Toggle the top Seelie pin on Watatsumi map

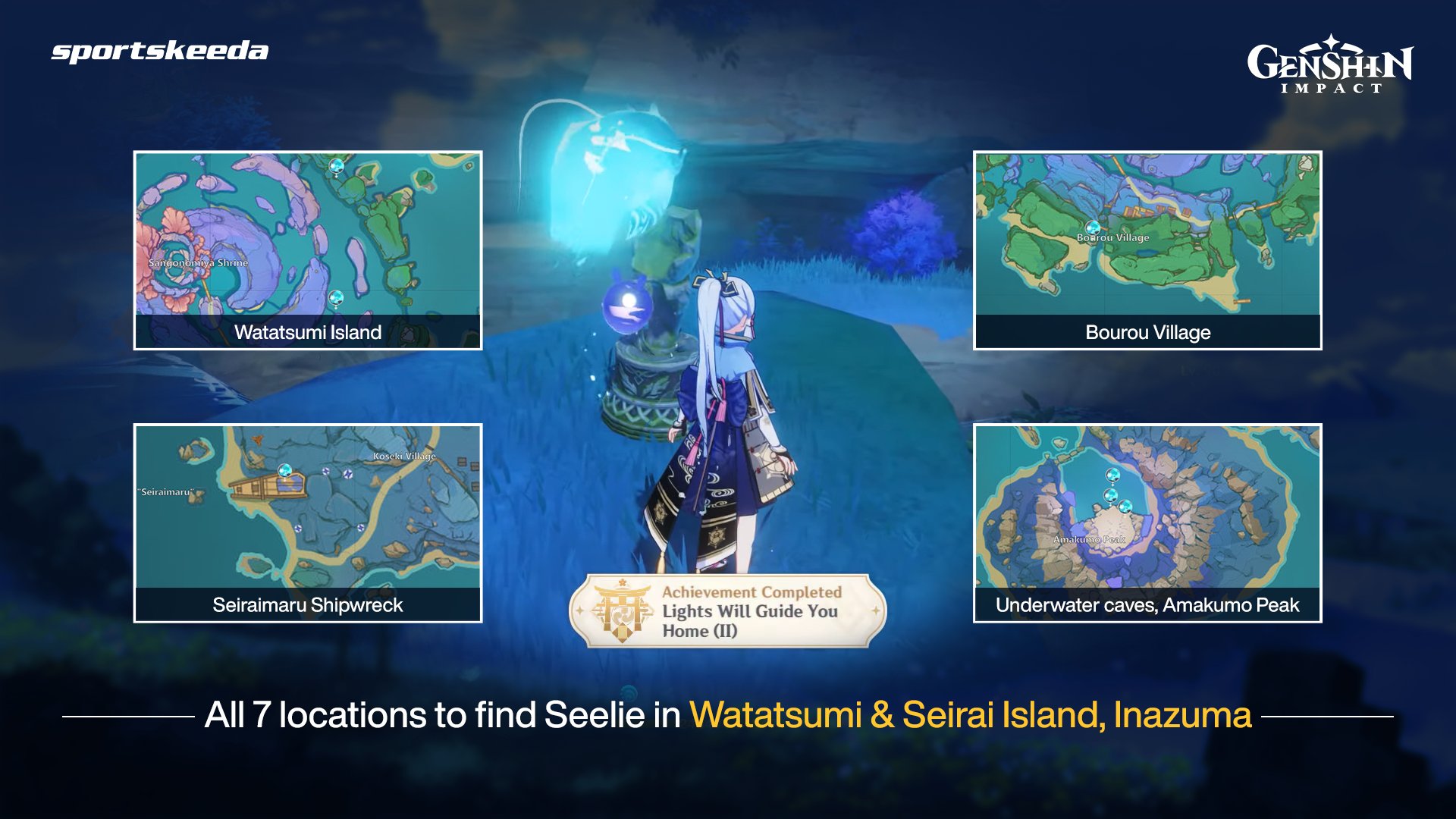pyautogui.click(x=336, y=165)
